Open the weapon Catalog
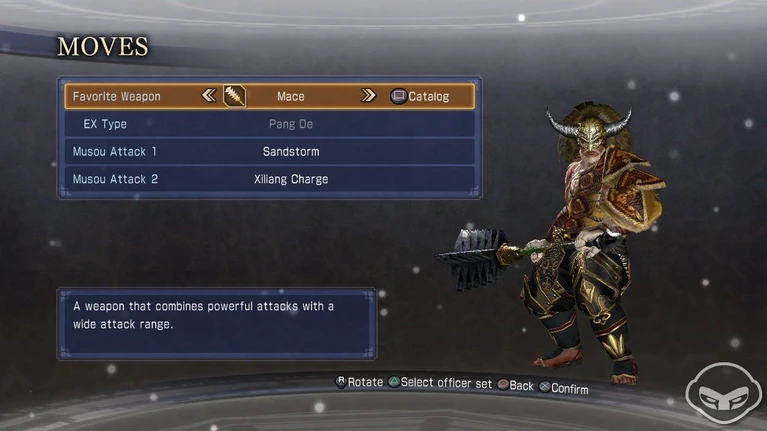The height and width of the screenshot is (431, 767). point(420,97)
